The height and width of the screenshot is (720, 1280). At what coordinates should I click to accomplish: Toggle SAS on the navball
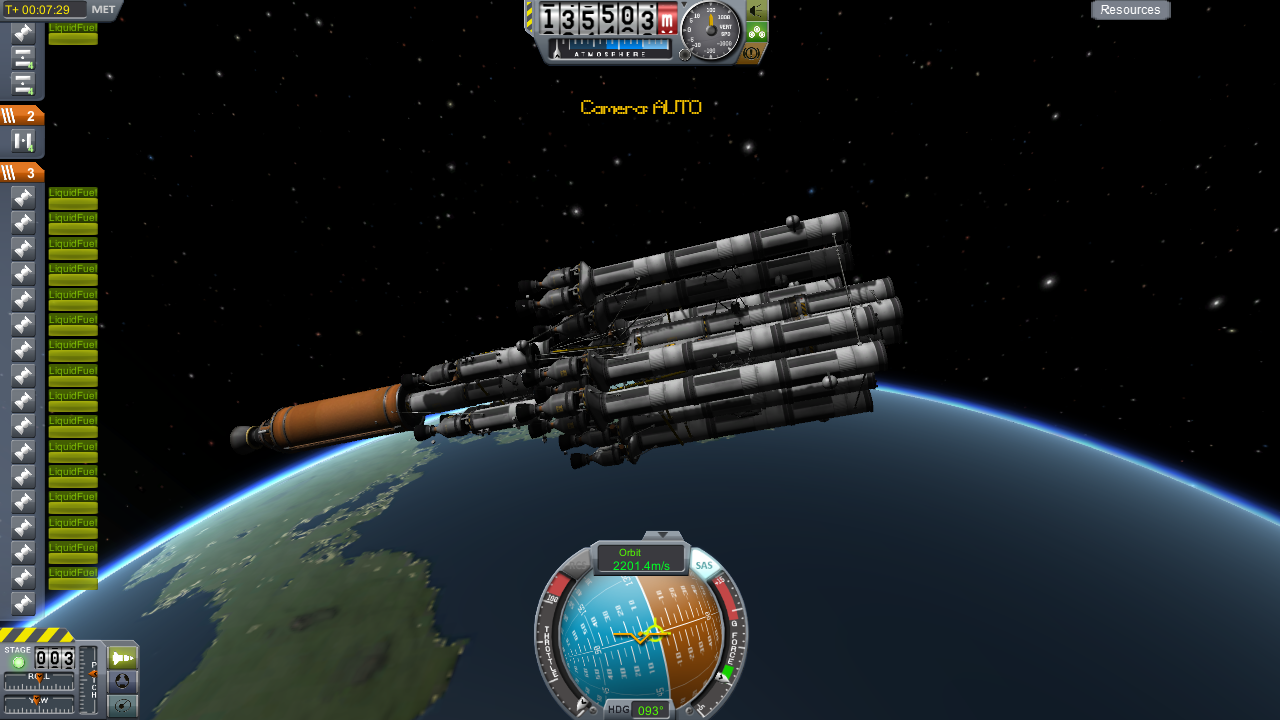click(x=705, y=566)
